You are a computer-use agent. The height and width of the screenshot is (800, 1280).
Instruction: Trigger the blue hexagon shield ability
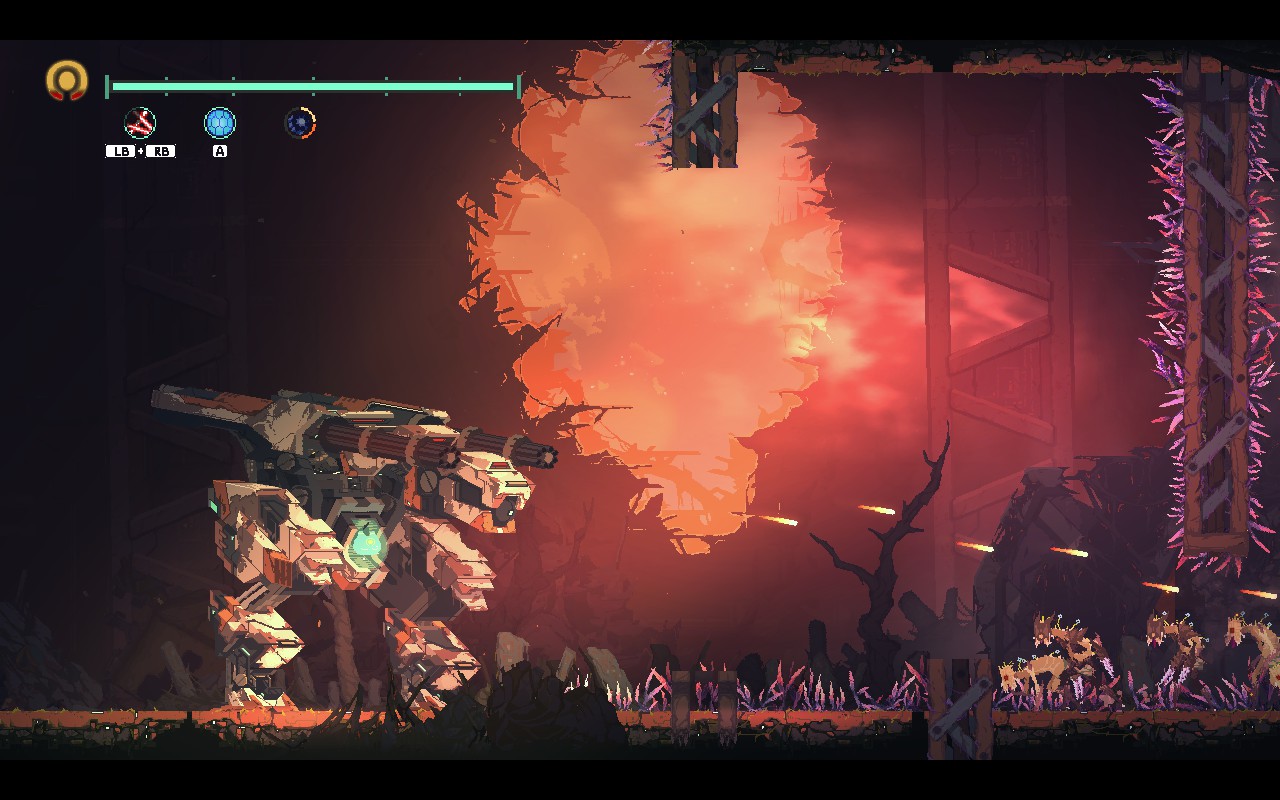tap(220, 123)
